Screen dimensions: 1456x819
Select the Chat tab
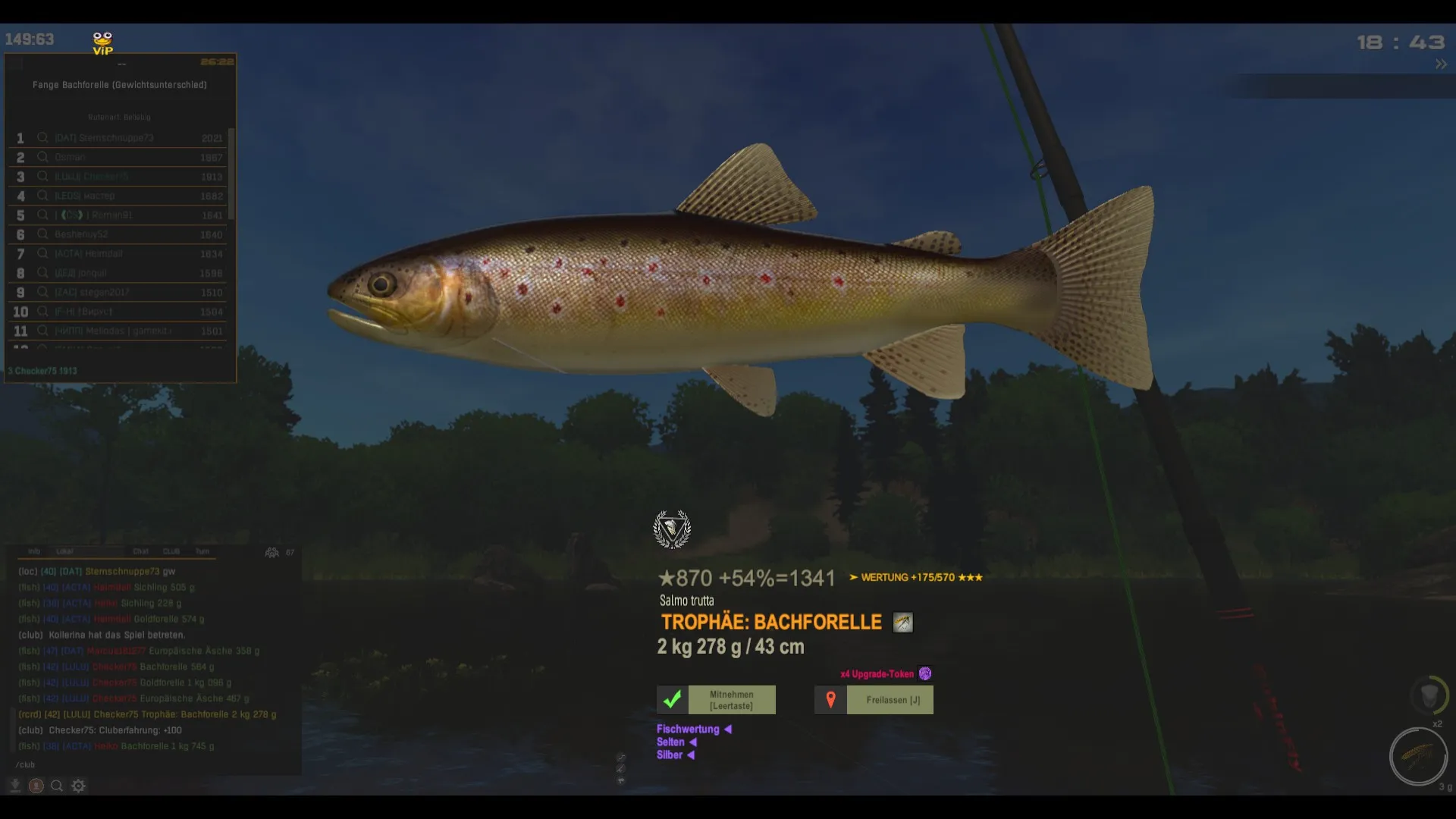tap(141, 551)
